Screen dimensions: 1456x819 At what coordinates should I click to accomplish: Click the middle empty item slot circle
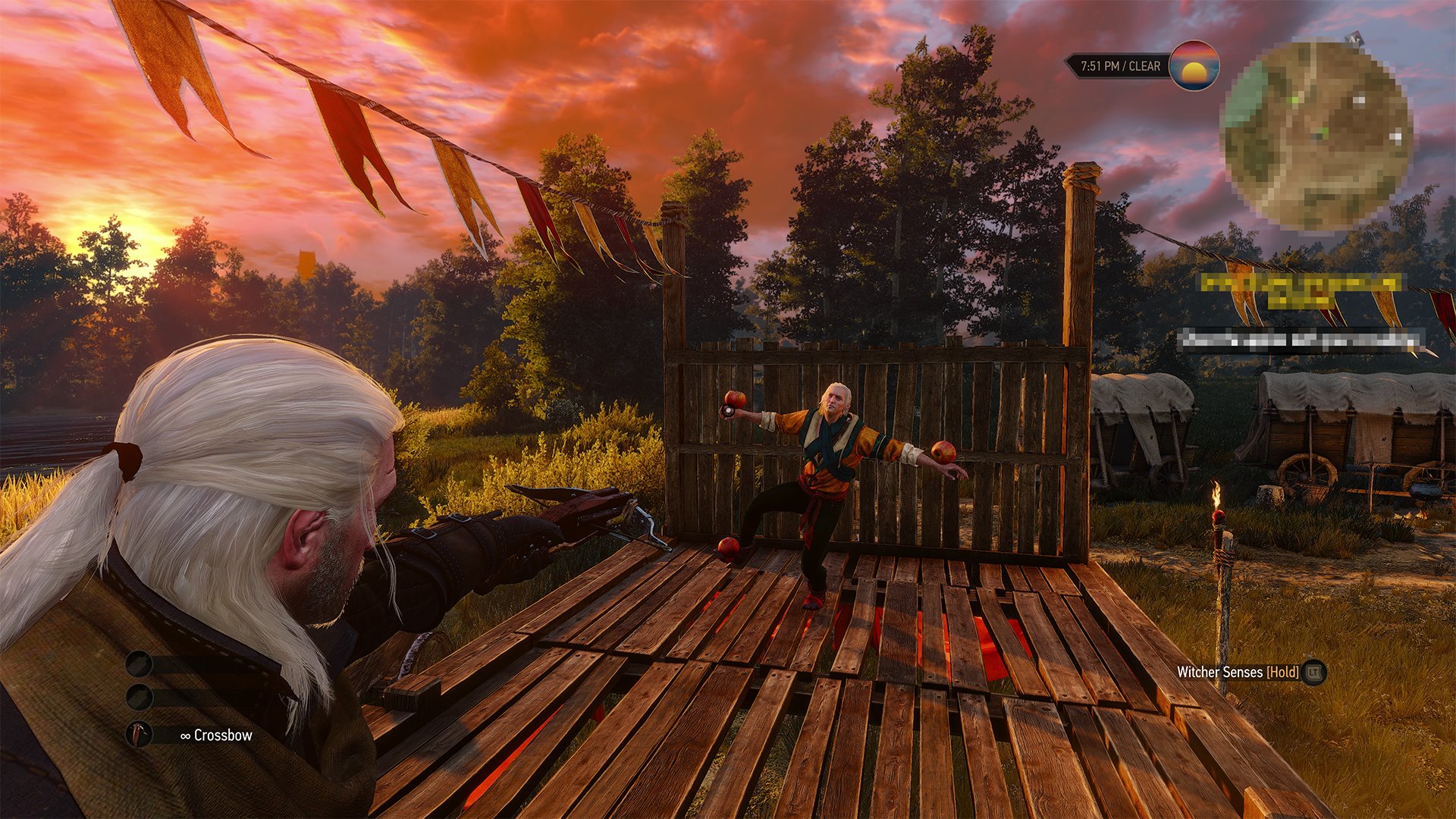tap(140, 697)
